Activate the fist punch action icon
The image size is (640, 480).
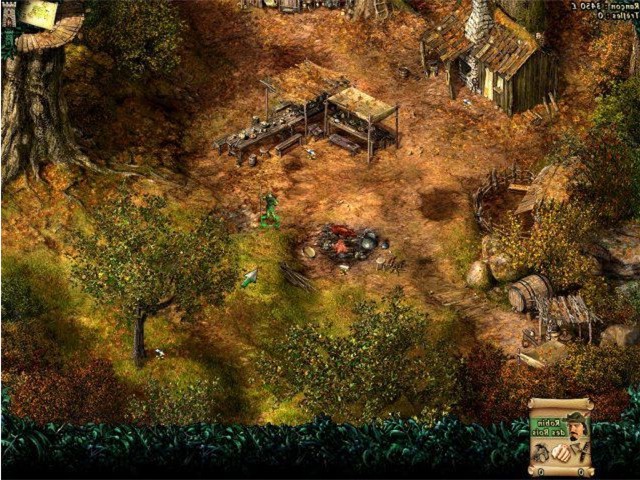[x=563, y=451]
